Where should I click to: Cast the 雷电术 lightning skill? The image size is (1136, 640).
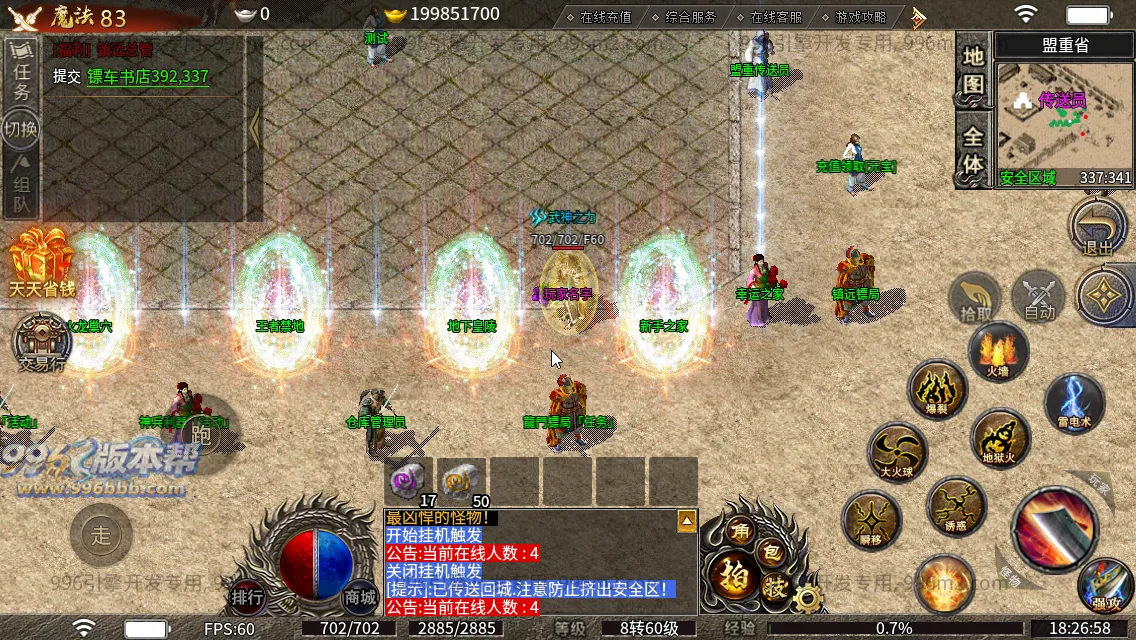(1074, 402)
